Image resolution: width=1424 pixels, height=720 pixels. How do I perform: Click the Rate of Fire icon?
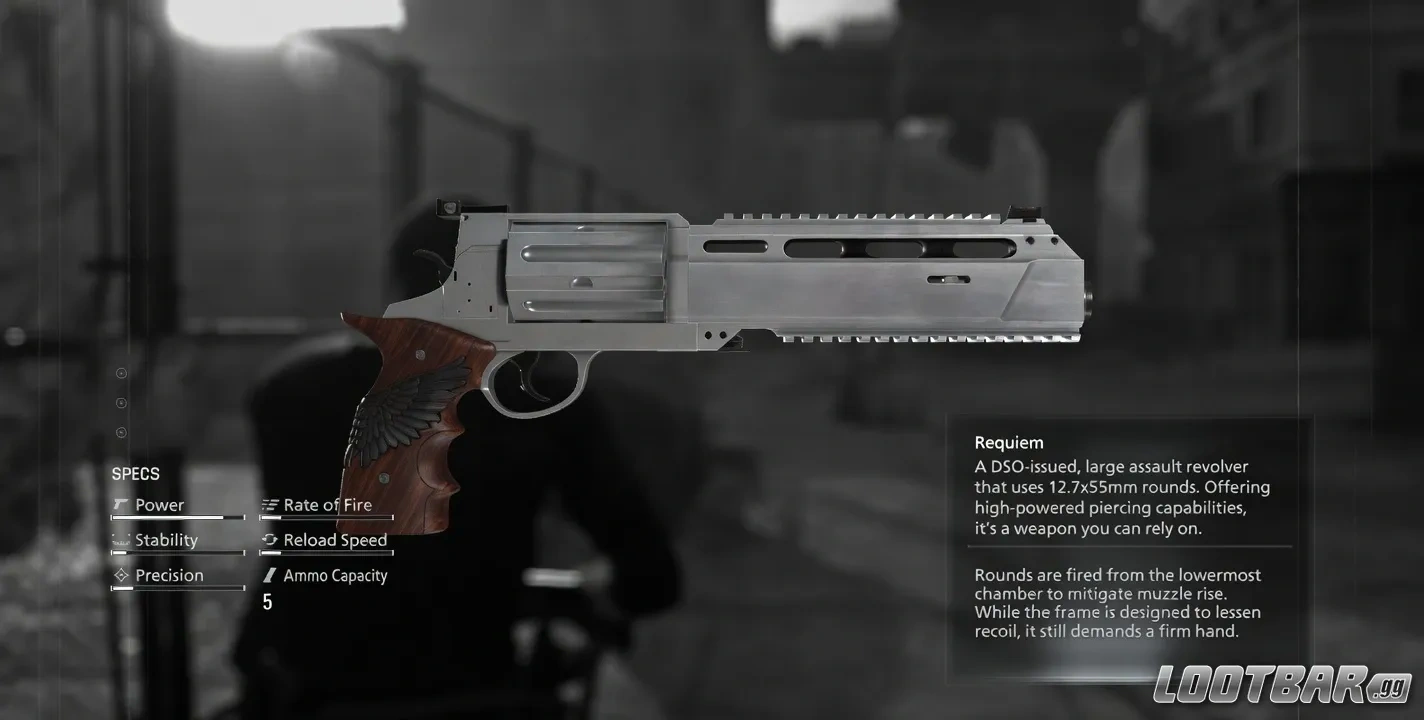tap(268, 504)
